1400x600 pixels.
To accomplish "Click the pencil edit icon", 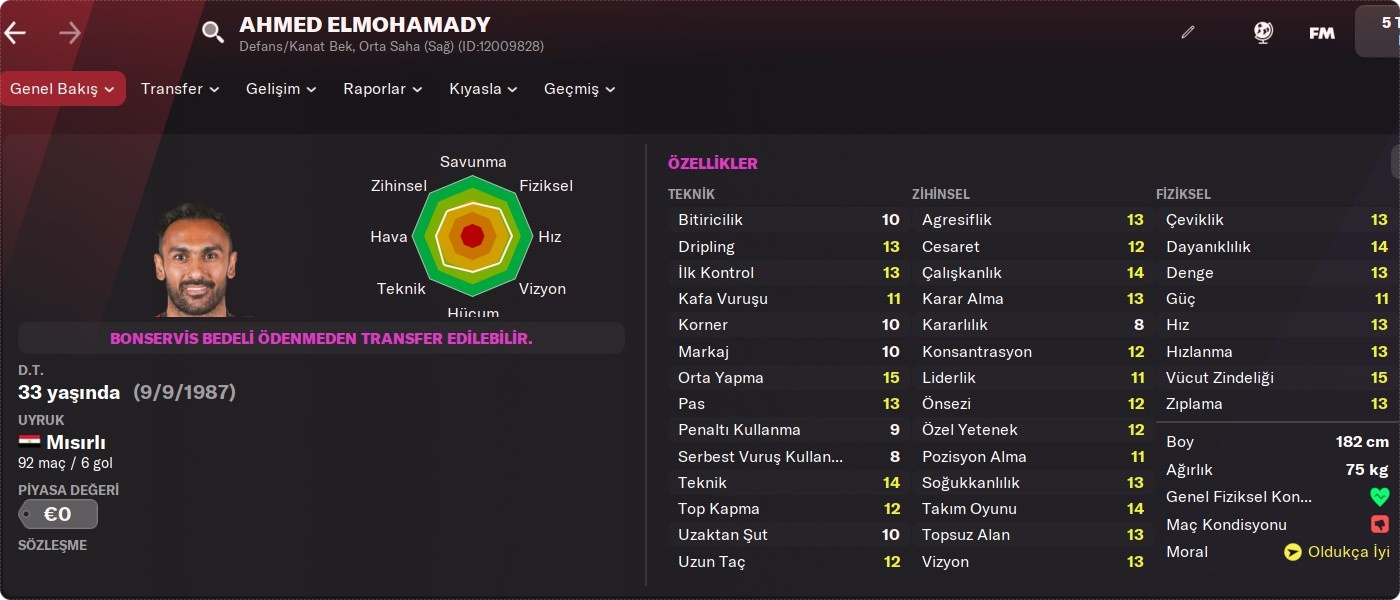I will (1188, 32).
